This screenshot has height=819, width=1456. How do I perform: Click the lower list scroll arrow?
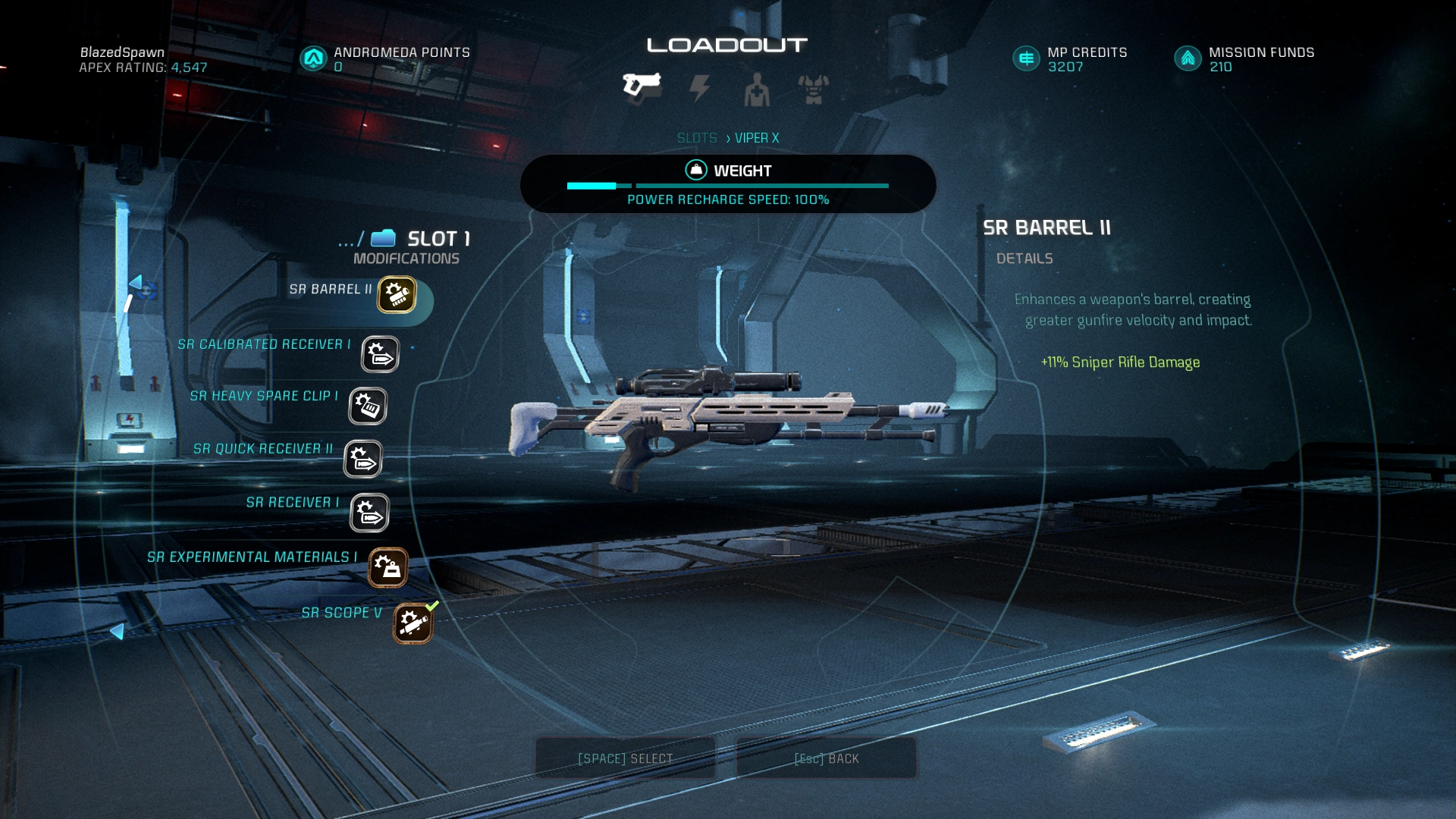click(117, 631)
